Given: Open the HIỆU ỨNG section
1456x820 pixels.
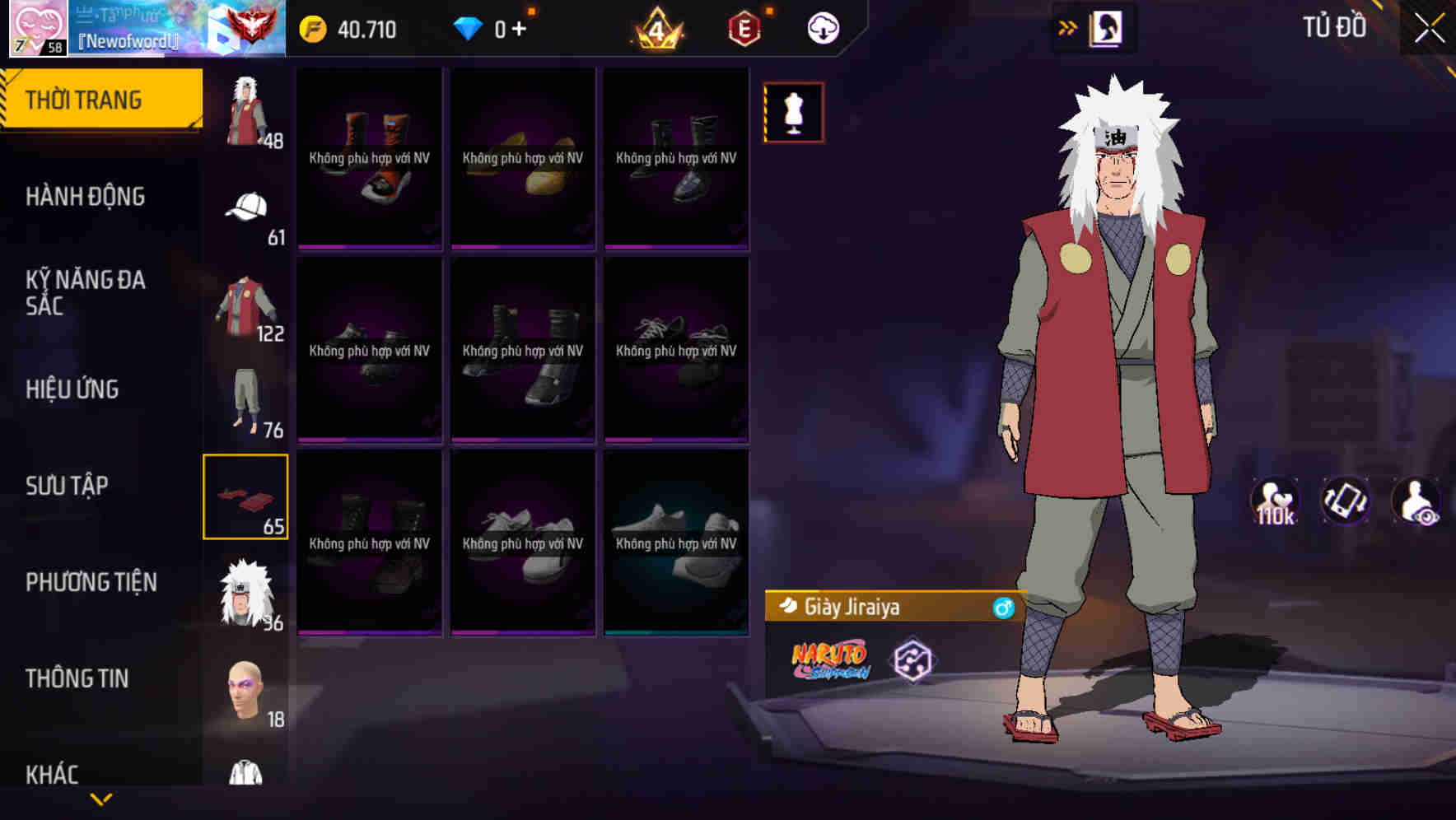Looking at the screenshot, I should tap(71, 389).
